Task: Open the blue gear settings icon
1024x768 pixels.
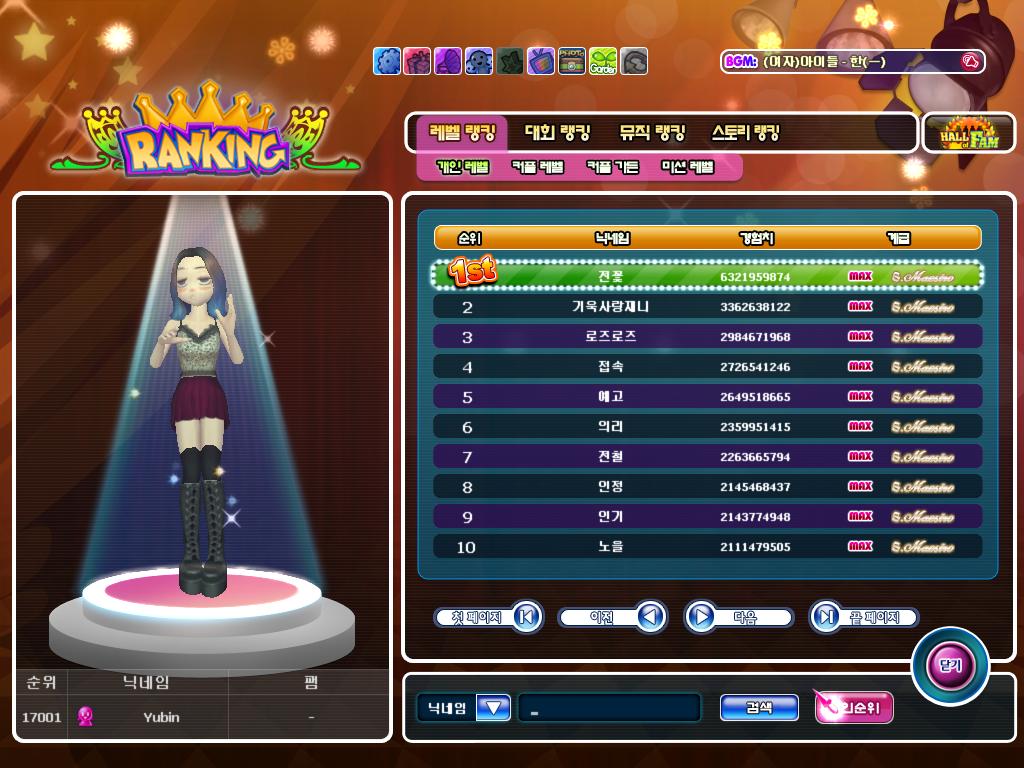Action: 387,61
